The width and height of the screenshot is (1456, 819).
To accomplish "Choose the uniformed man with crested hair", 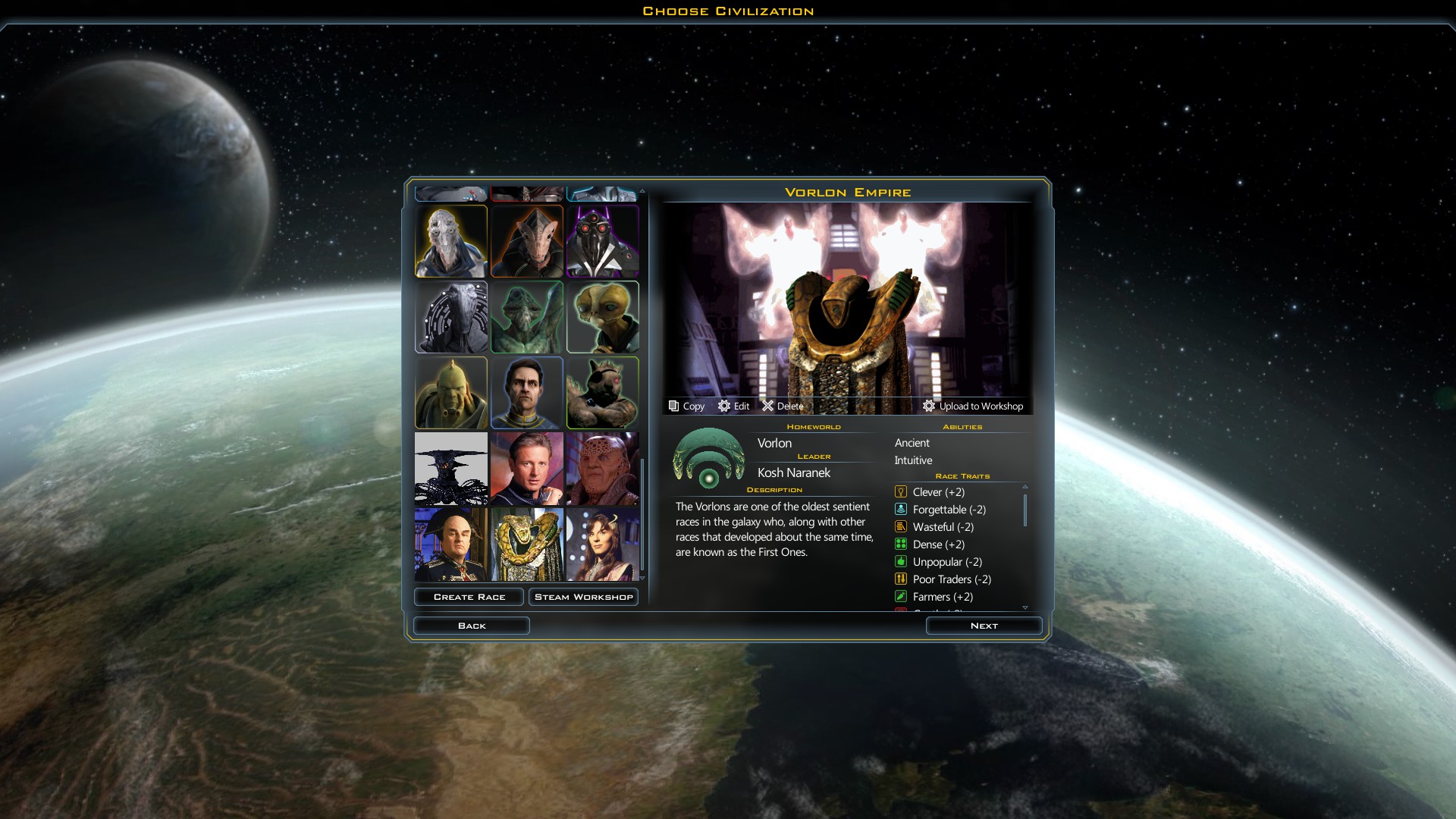I will (451, 544).
